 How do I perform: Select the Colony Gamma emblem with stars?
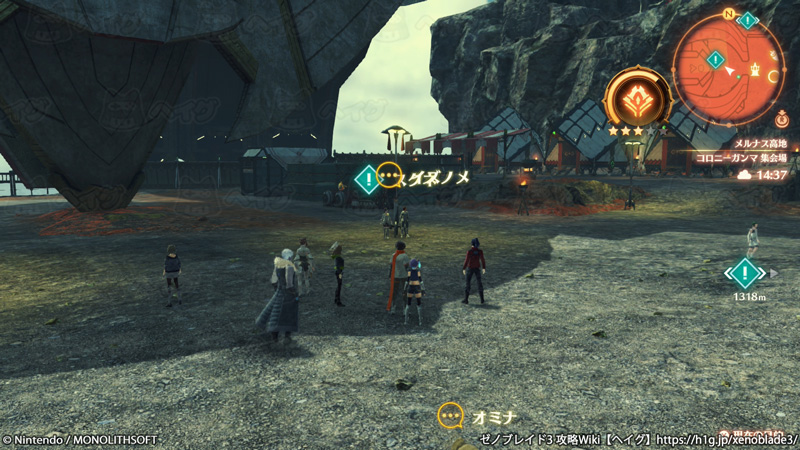(637, 101)
